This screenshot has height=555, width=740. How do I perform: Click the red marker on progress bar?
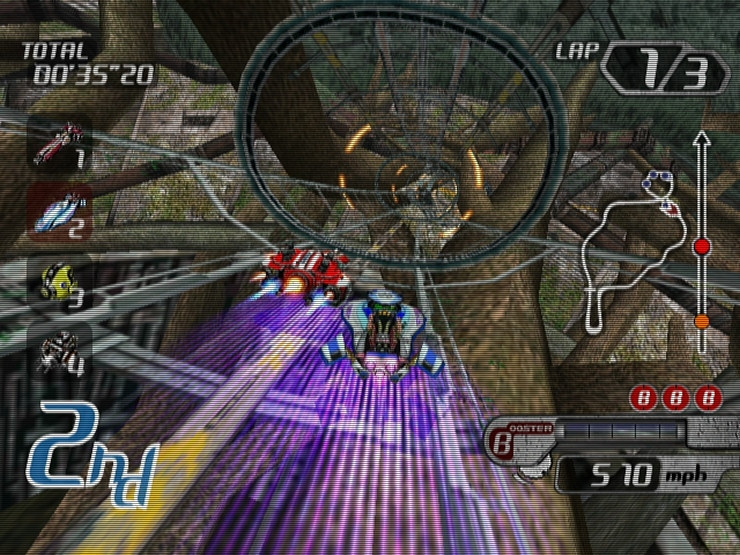click(x=701, y=246)
